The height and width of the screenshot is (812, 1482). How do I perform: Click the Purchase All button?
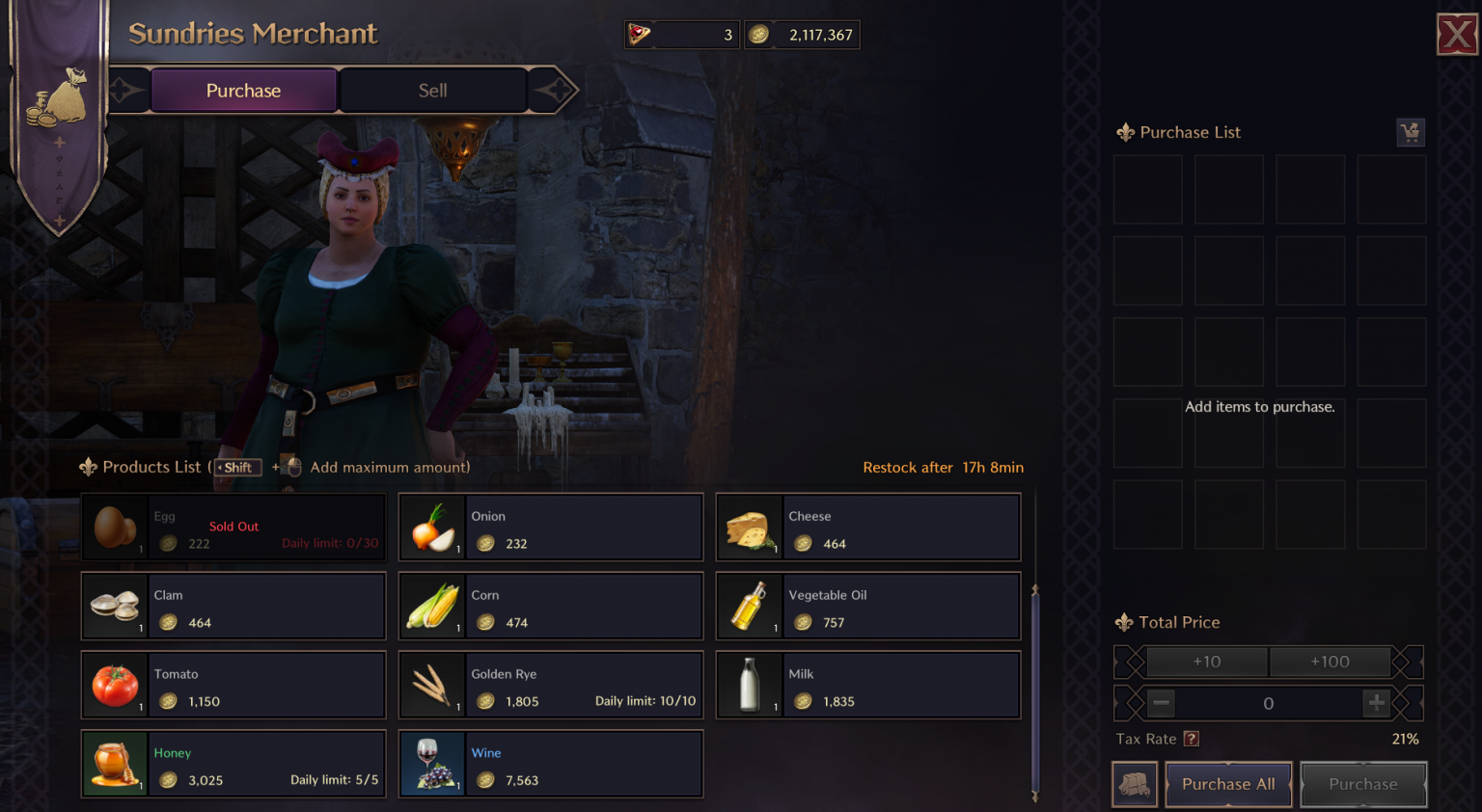1228,784
